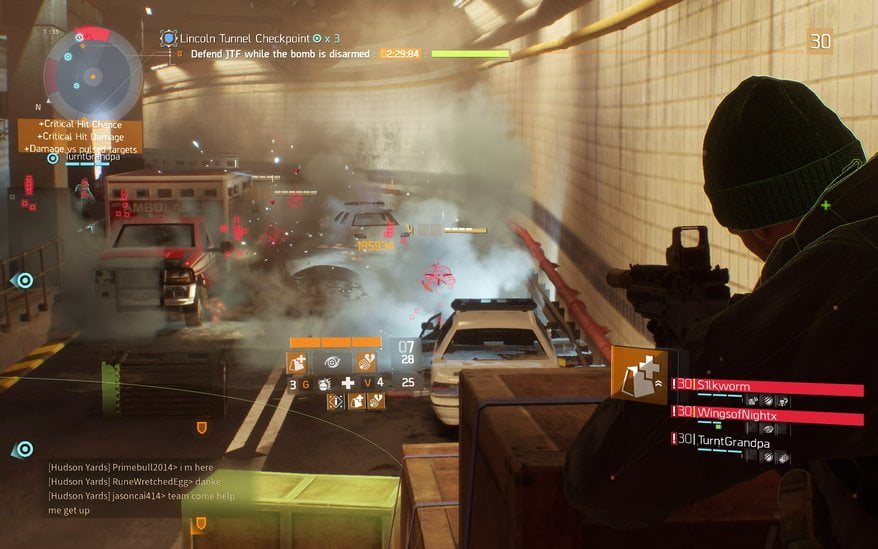The image size is (878, 549).
Task: Click the circular radar minimap
Action: point(93,75)
